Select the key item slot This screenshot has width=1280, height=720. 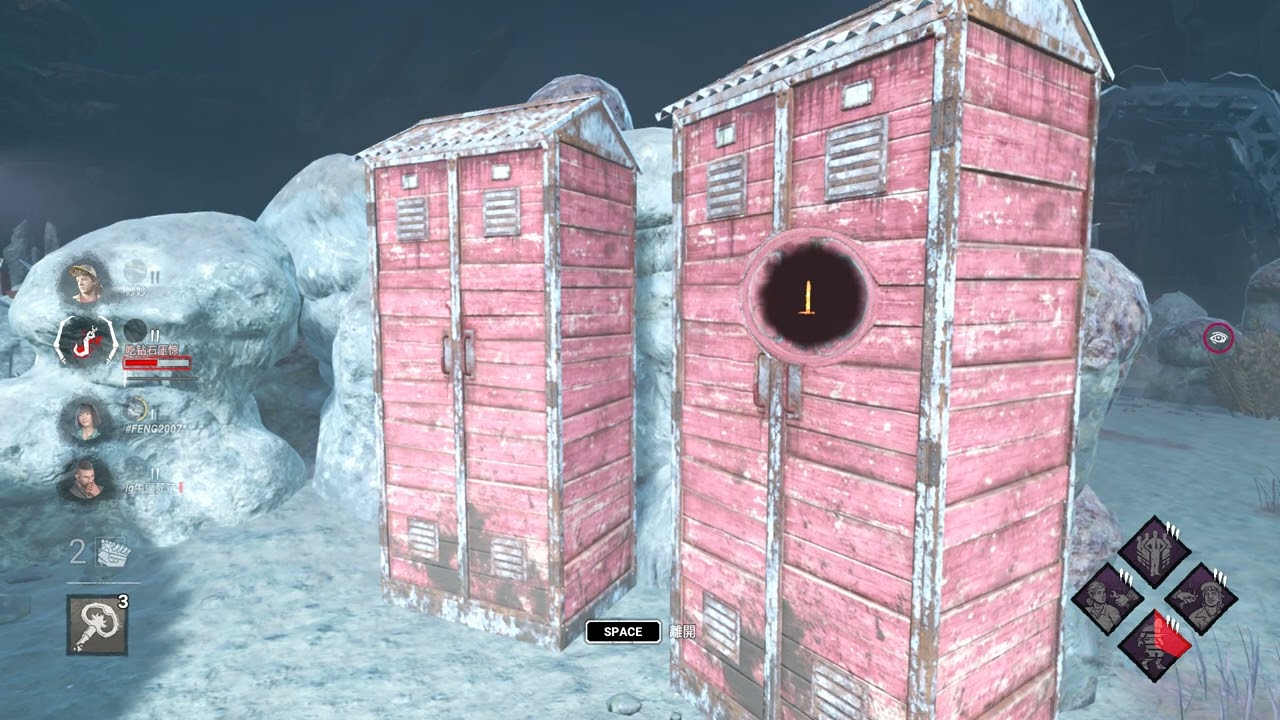[x=97, y=625]
